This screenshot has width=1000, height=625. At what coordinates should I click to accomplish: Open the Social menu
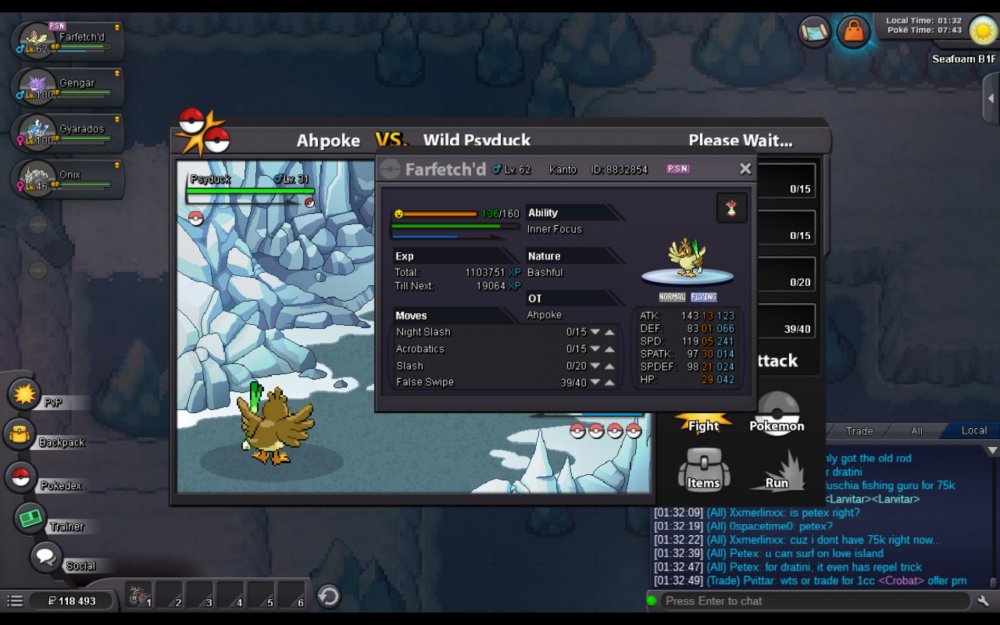point(45,557)
